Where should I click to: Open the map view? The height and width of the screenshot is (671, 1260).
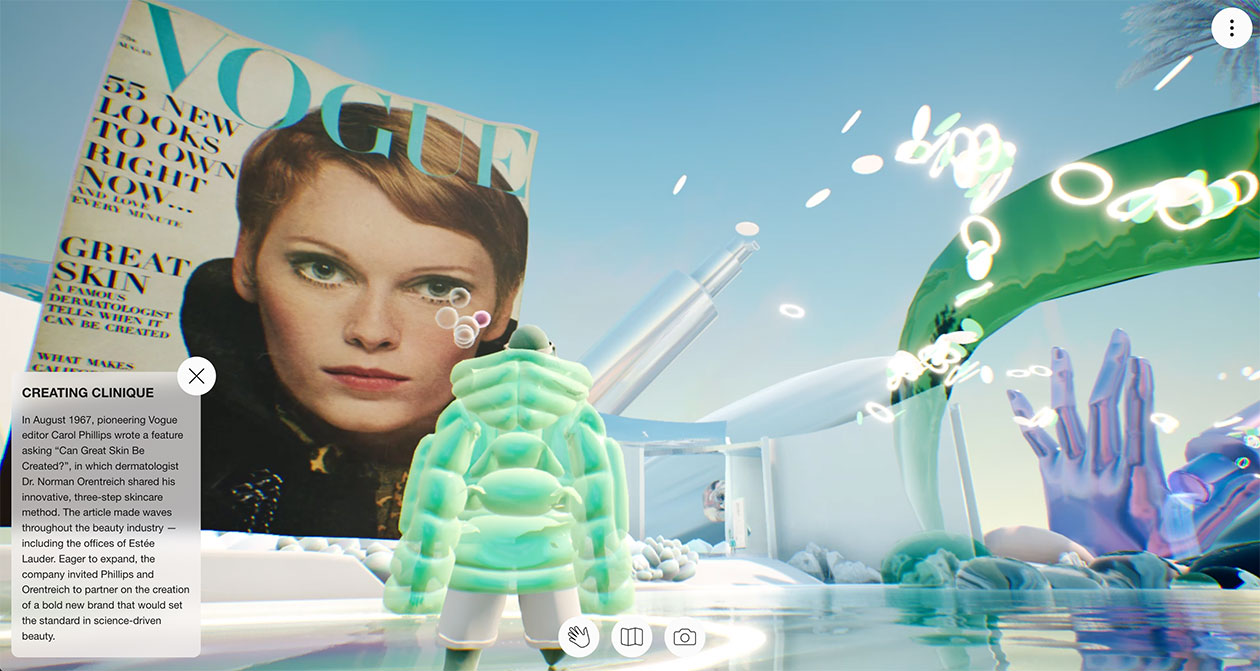point(631,637)
